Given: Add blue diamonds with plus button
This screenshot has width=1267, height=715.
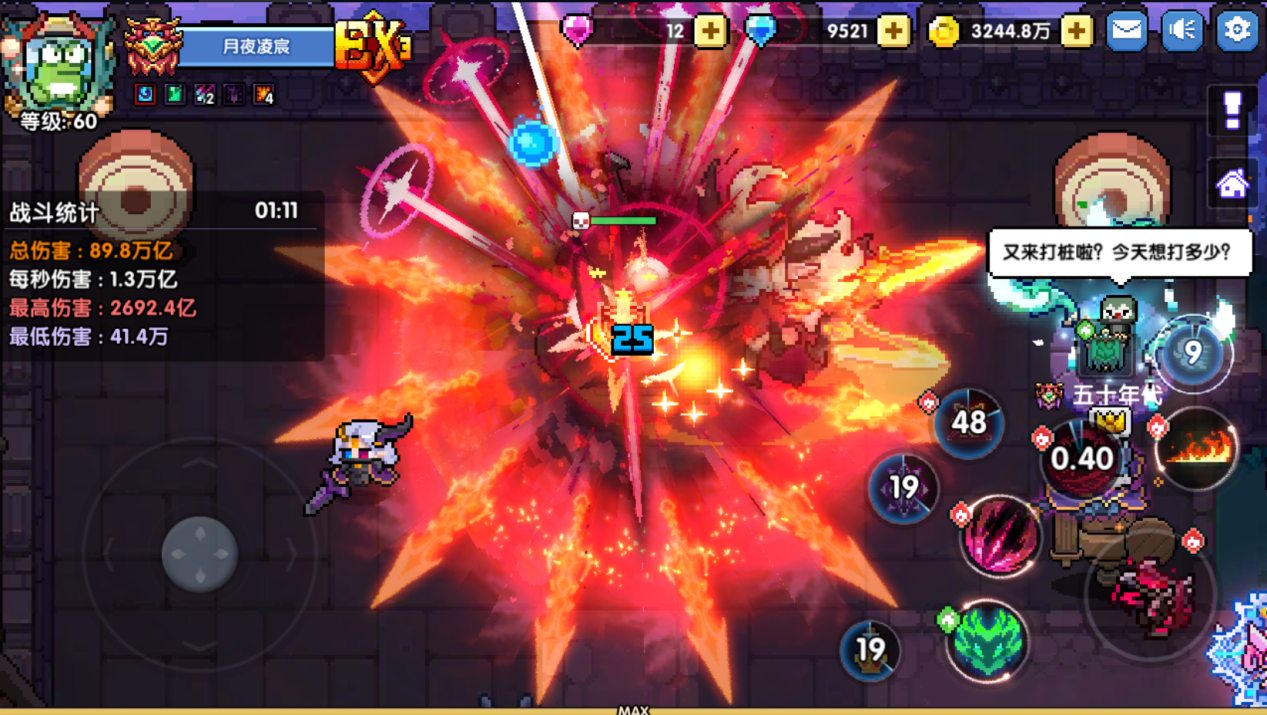Looking at the screenshot, I should click(893, 31).
